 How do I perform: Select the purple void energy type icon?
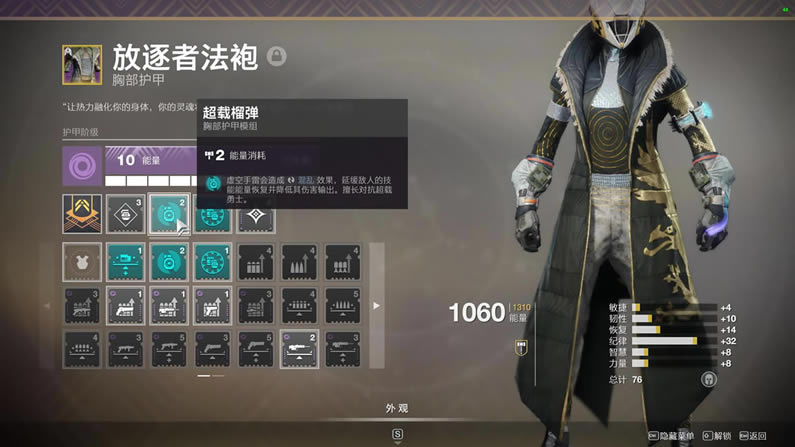tap(82, 165)
